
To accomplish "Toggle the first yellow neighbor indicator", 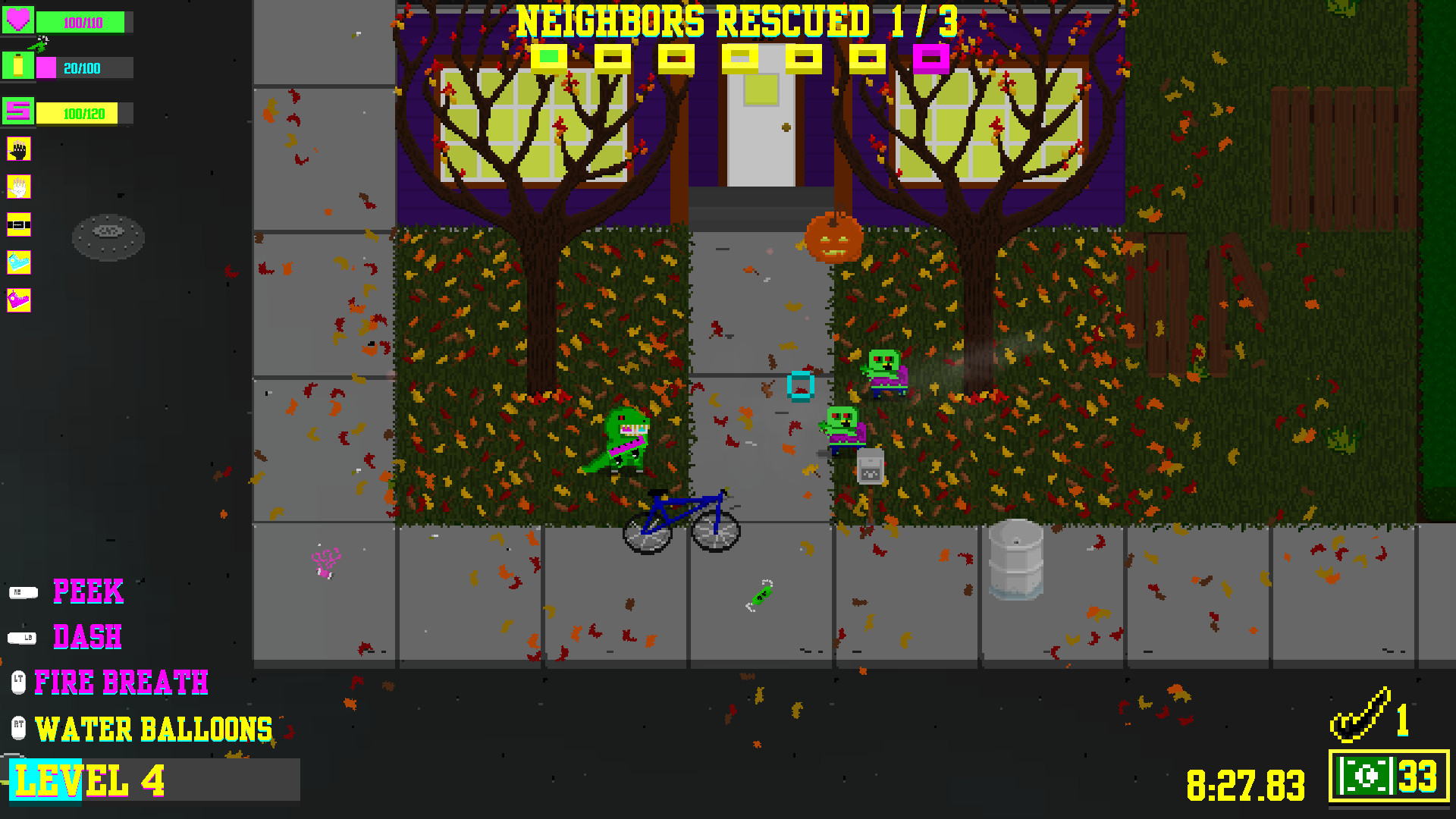I will pos(549,55).
